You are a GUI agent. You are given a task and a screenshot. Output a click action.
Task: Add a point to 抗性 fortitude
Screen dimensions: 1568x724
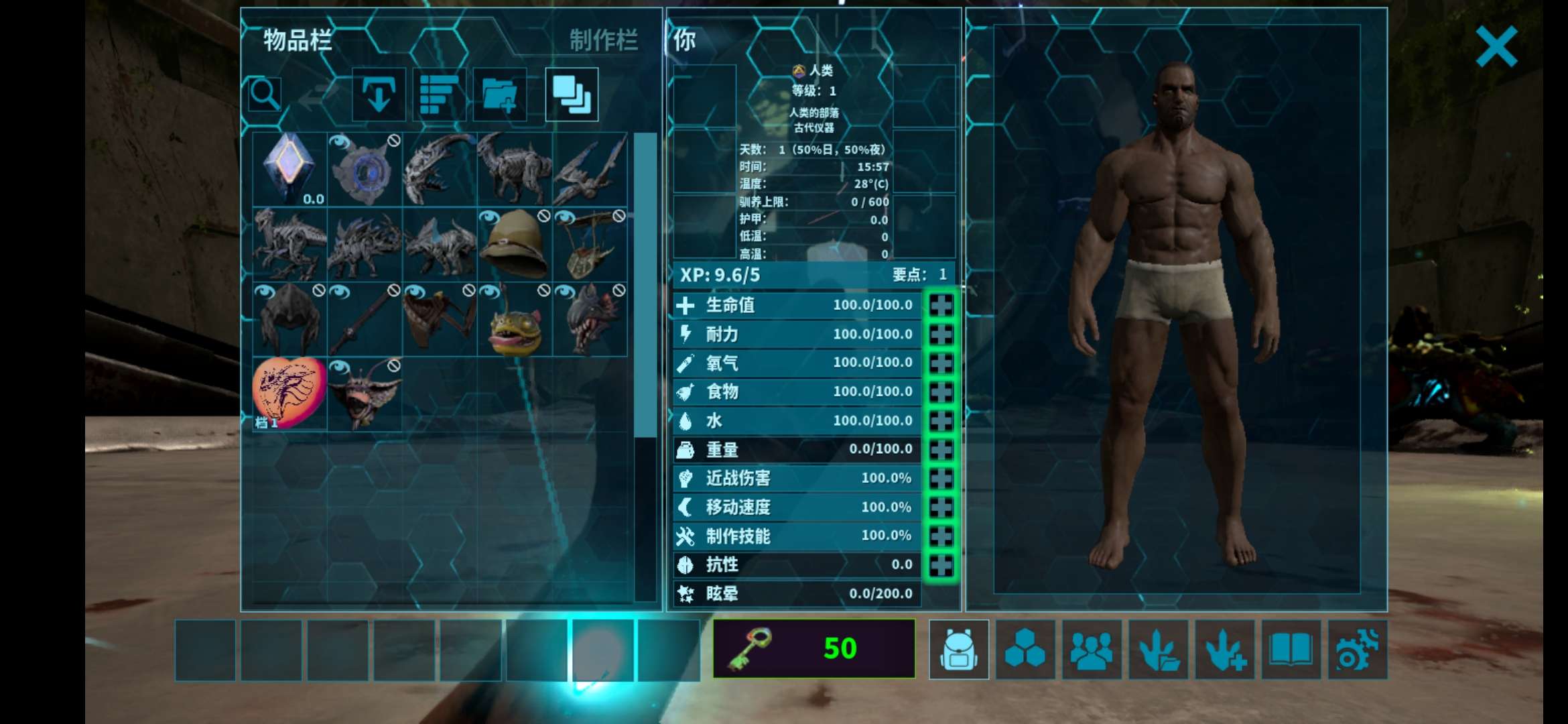coord(941,565)
